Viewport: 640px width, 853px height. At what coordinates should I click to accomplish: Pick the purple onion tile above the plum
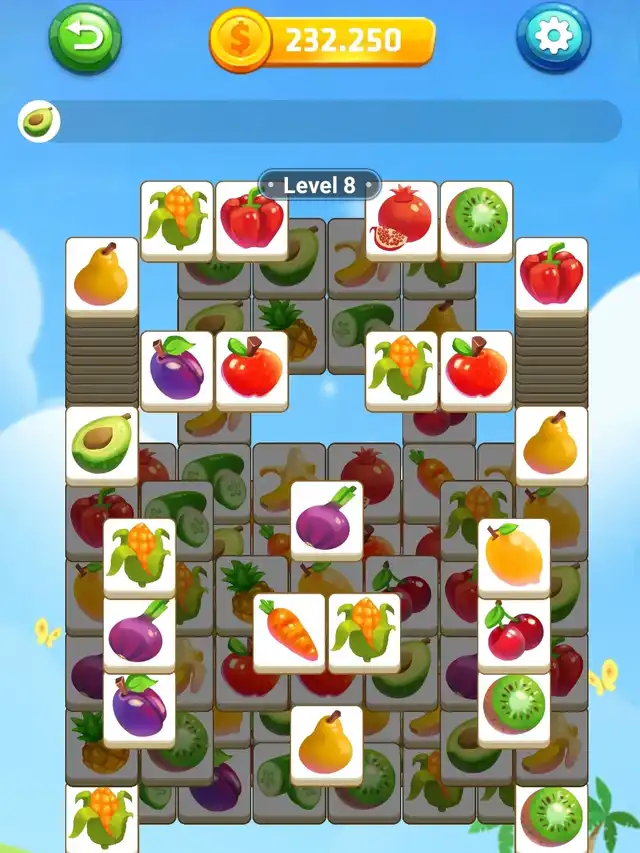tap(139, 632)
